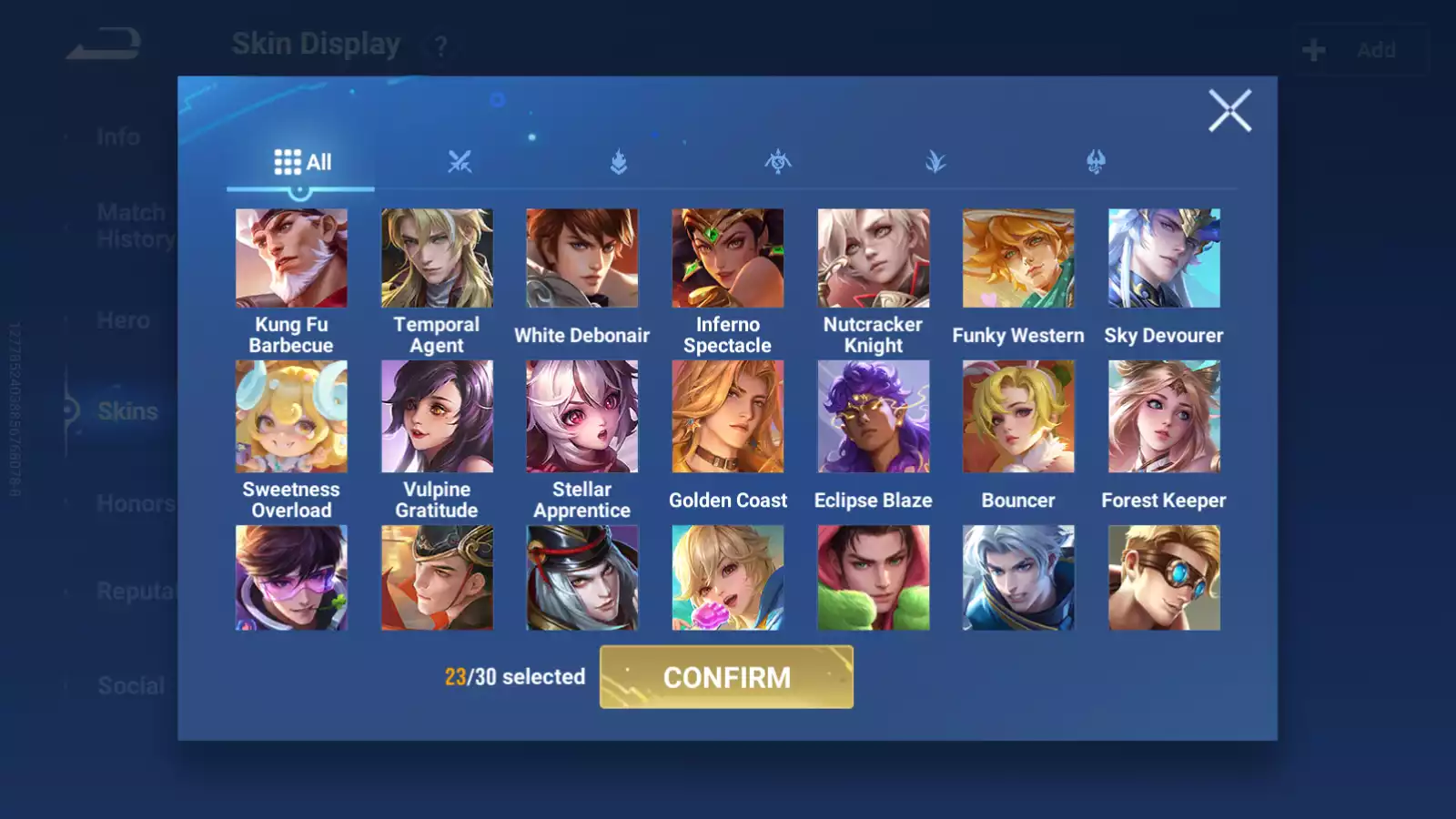This screenshot has height=819, width=1456.
Task: Select the Kung Fu Barbecue skin
Action: tap(291, 258)
